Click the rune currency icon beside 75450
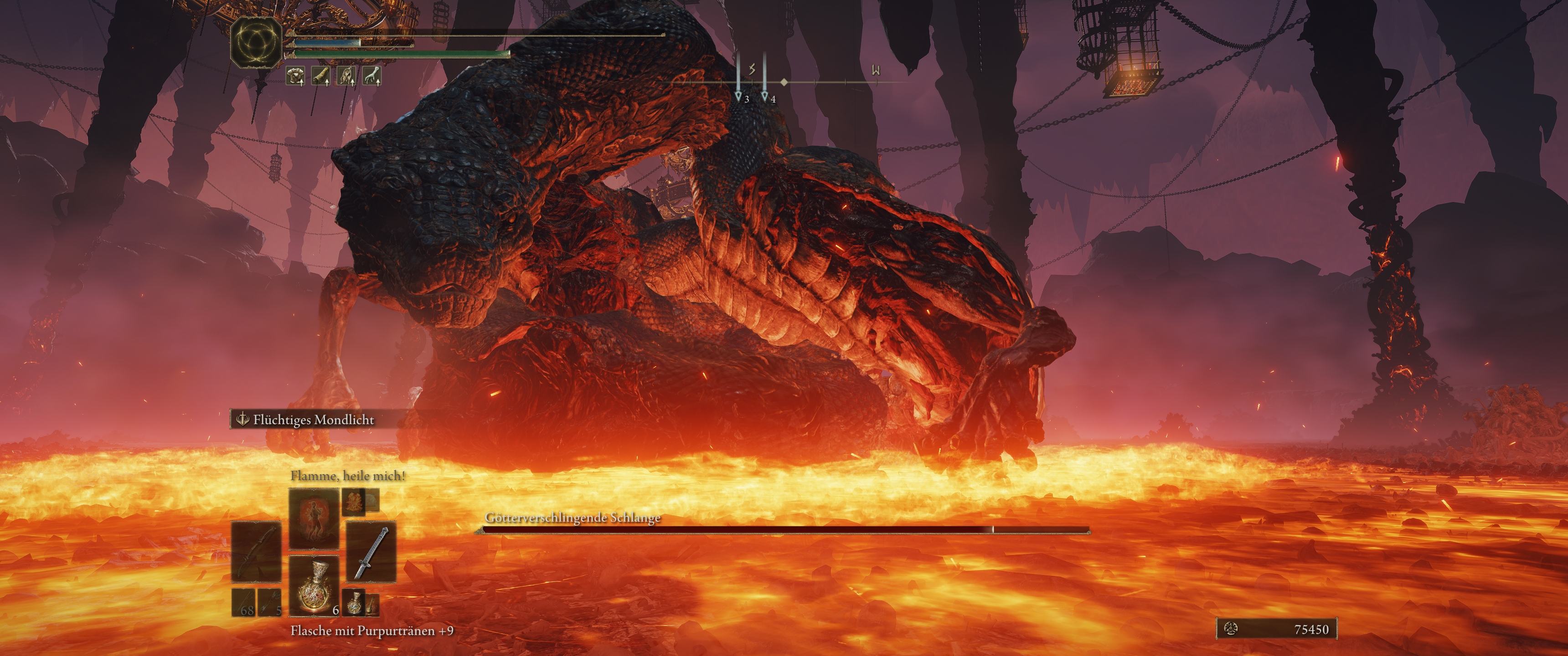This screenshot has width=1568, height=656. 1231,629
